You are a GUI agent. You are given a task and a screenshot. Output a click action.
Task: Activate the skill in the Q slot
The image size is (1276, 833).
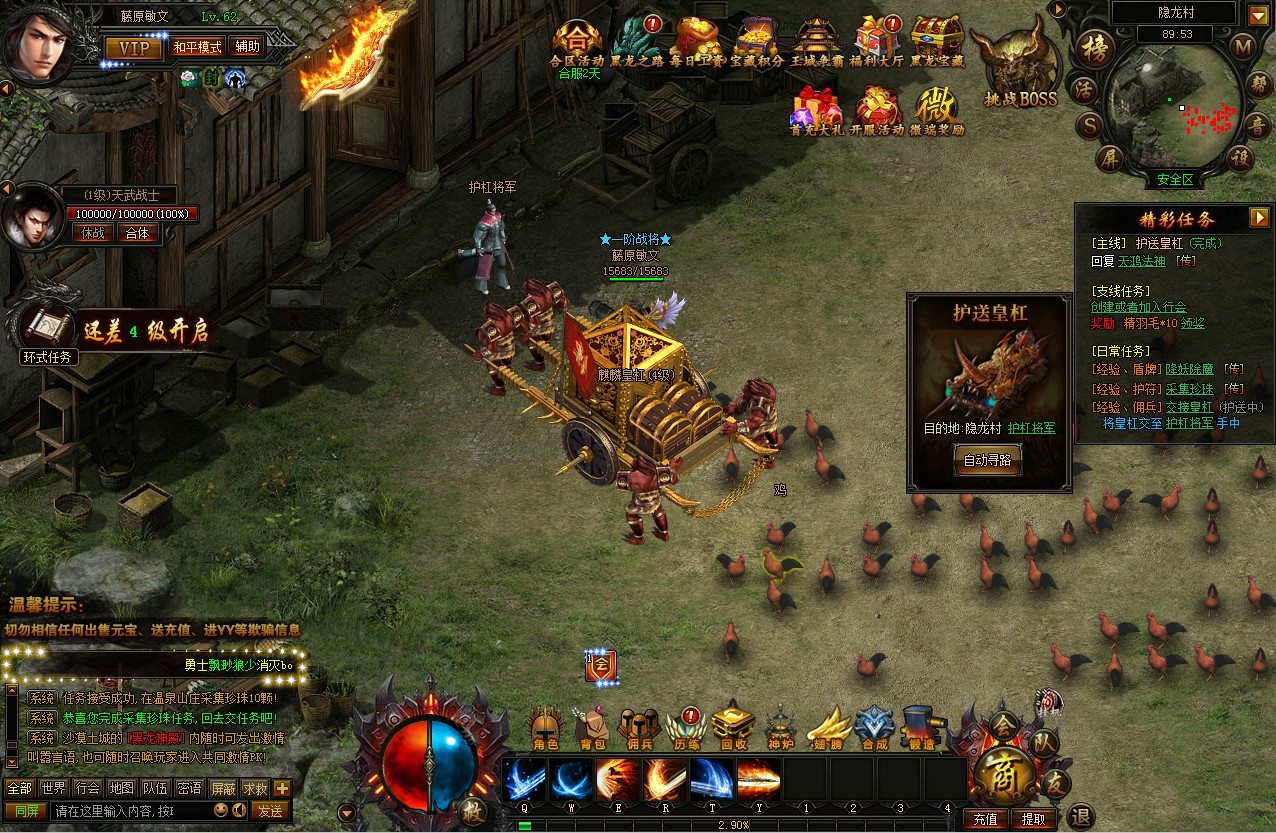(x=525, y=779)
